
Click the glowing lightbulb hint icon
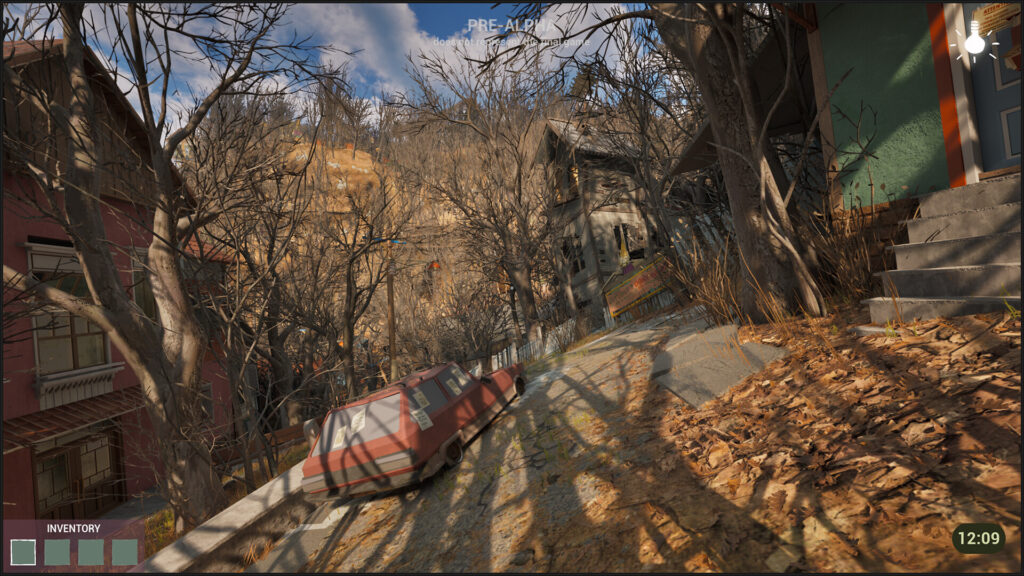(x=974, y=40)
